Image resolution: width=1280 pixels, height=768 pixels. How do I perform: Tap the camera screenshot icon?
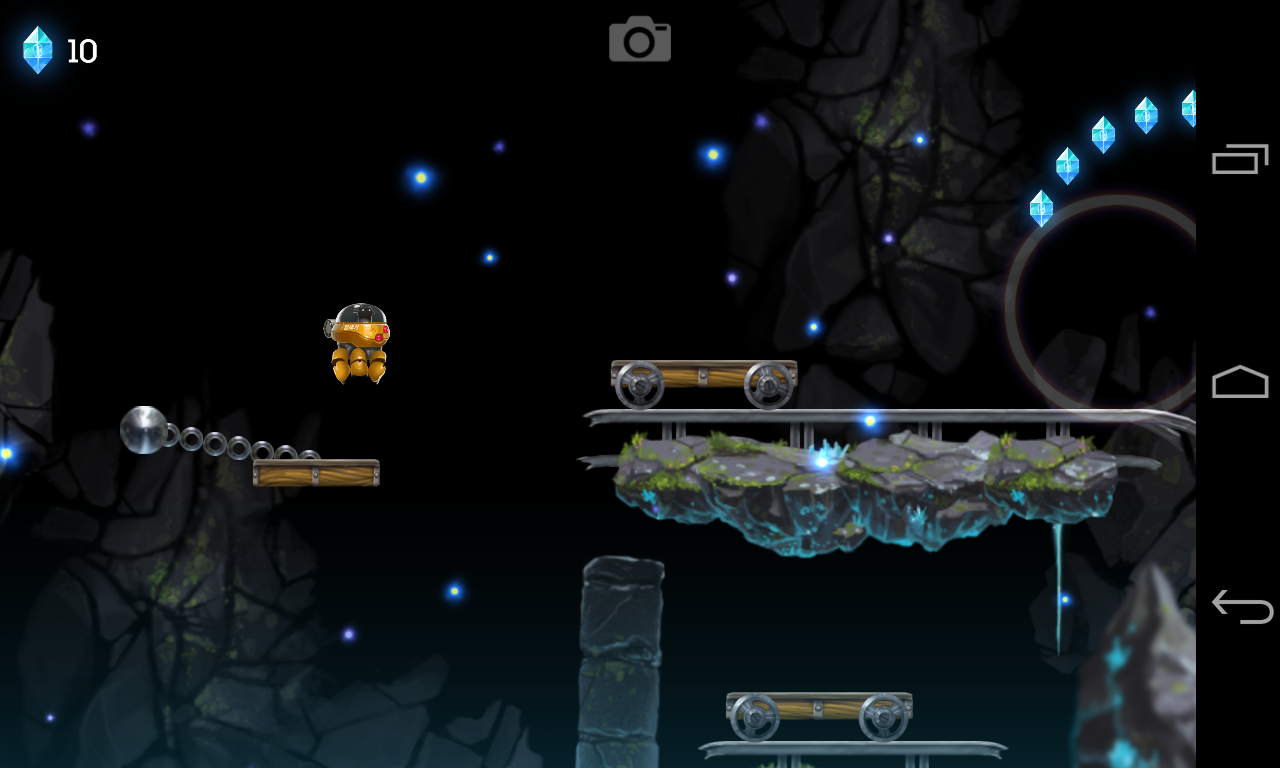(x=640, y=40)
